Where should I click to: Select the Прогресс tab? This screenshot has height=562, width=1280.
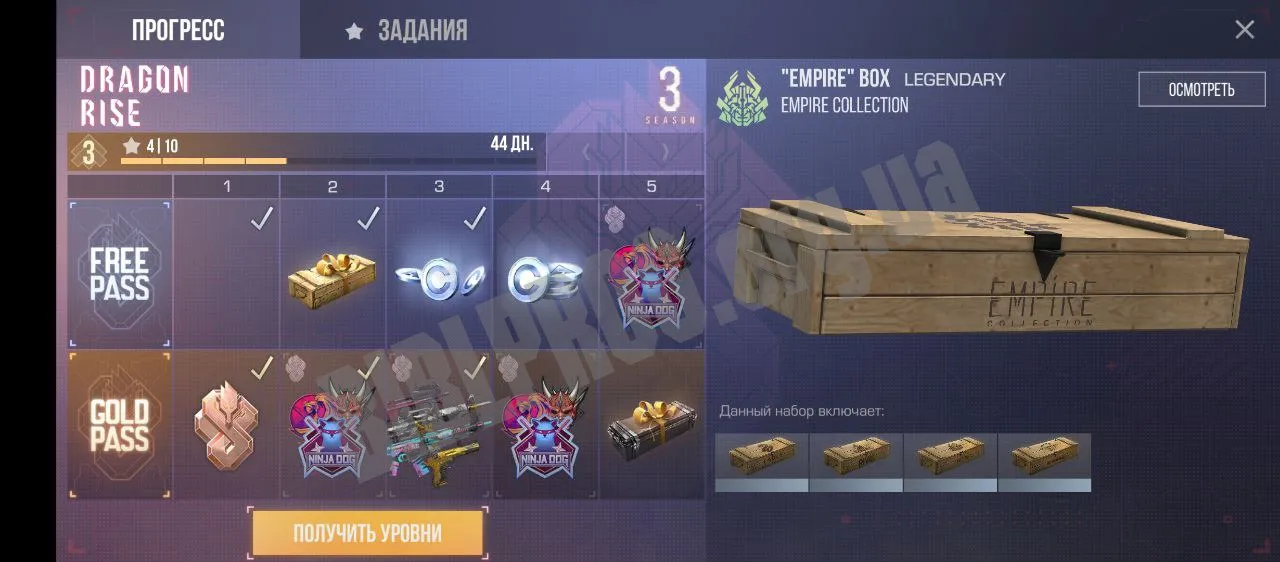tap(178, 31)
